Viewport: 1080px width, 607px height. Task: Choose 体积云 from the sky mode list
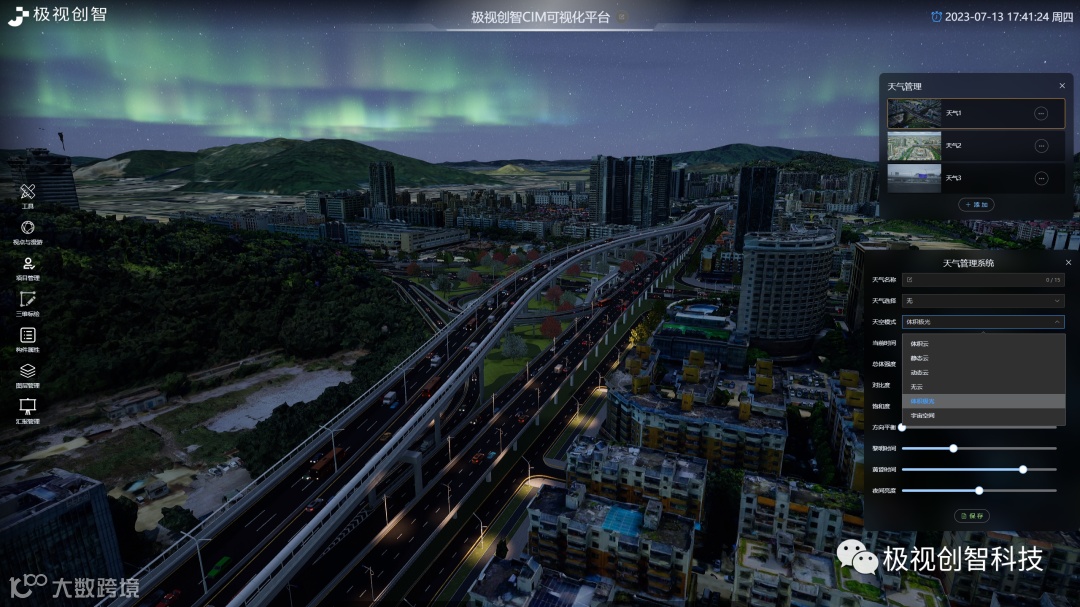pos(919,344)
